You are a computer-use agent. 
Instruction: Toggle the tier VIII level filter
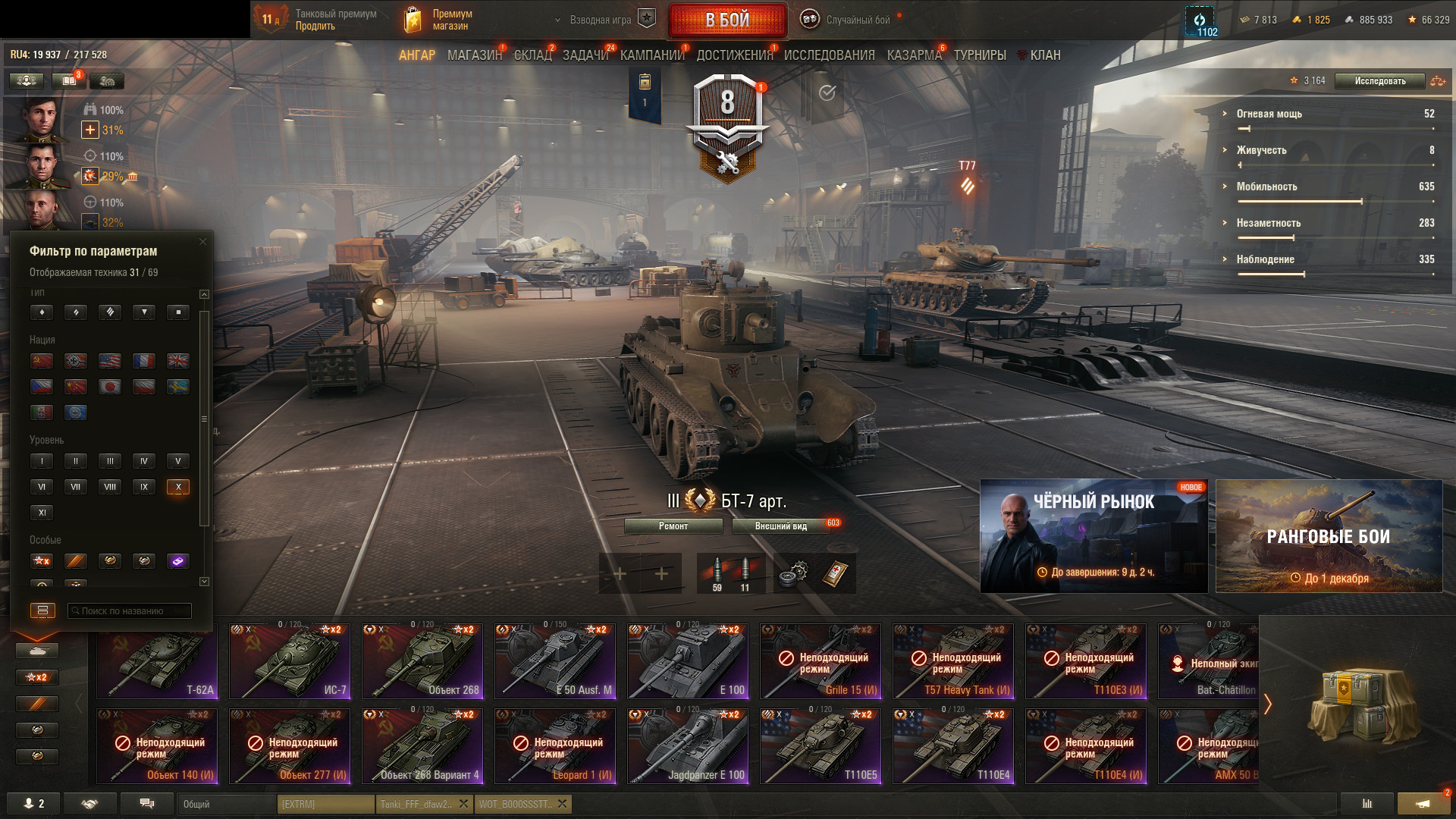coord(110,487)
